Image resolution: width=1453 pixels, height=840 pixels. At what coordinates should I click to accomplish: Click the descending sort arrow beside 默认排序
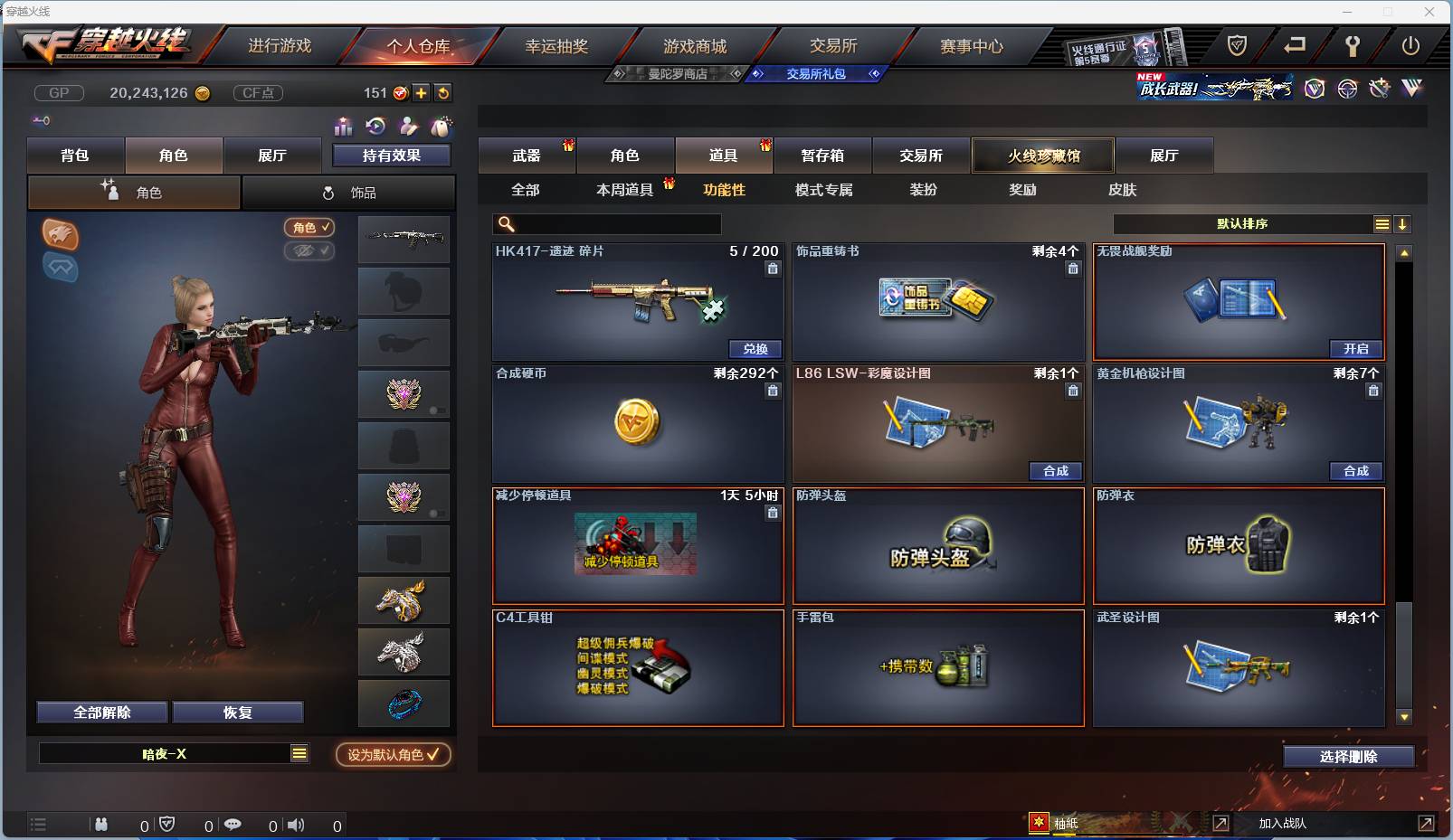(x=1403, y=223)
